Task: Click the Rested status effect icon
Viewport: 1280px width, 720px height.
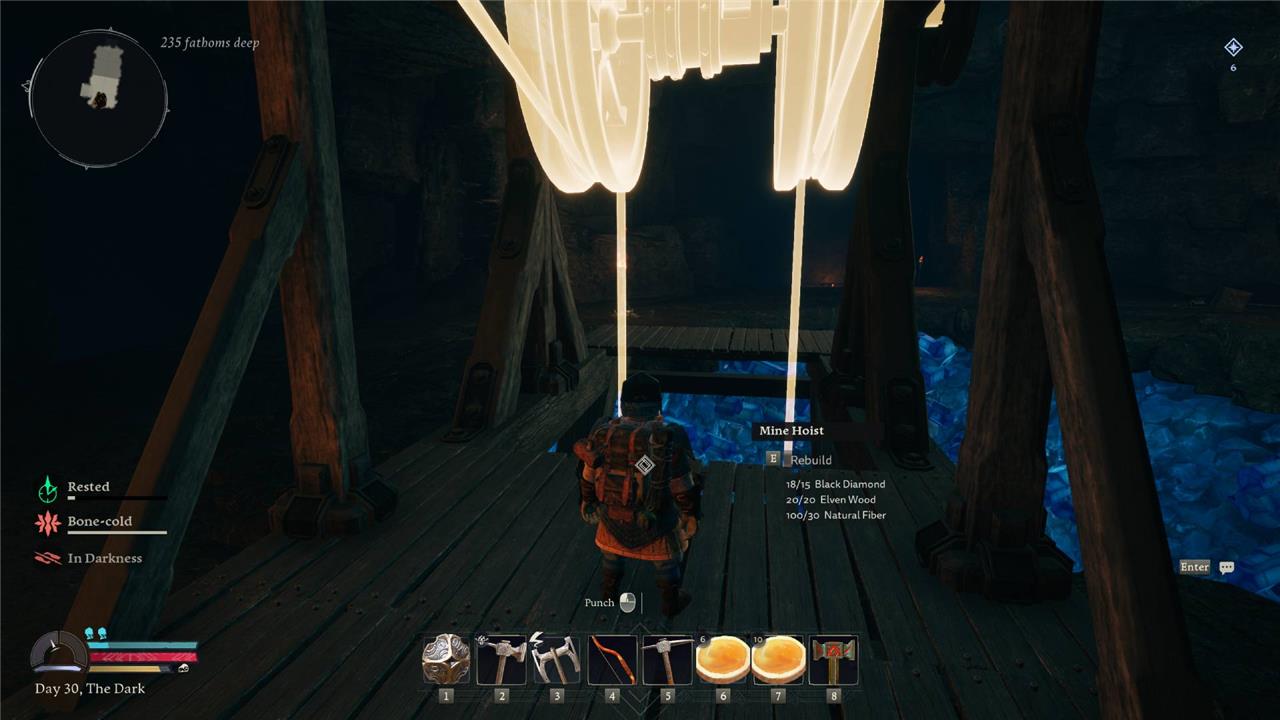Action: point(48,488)
